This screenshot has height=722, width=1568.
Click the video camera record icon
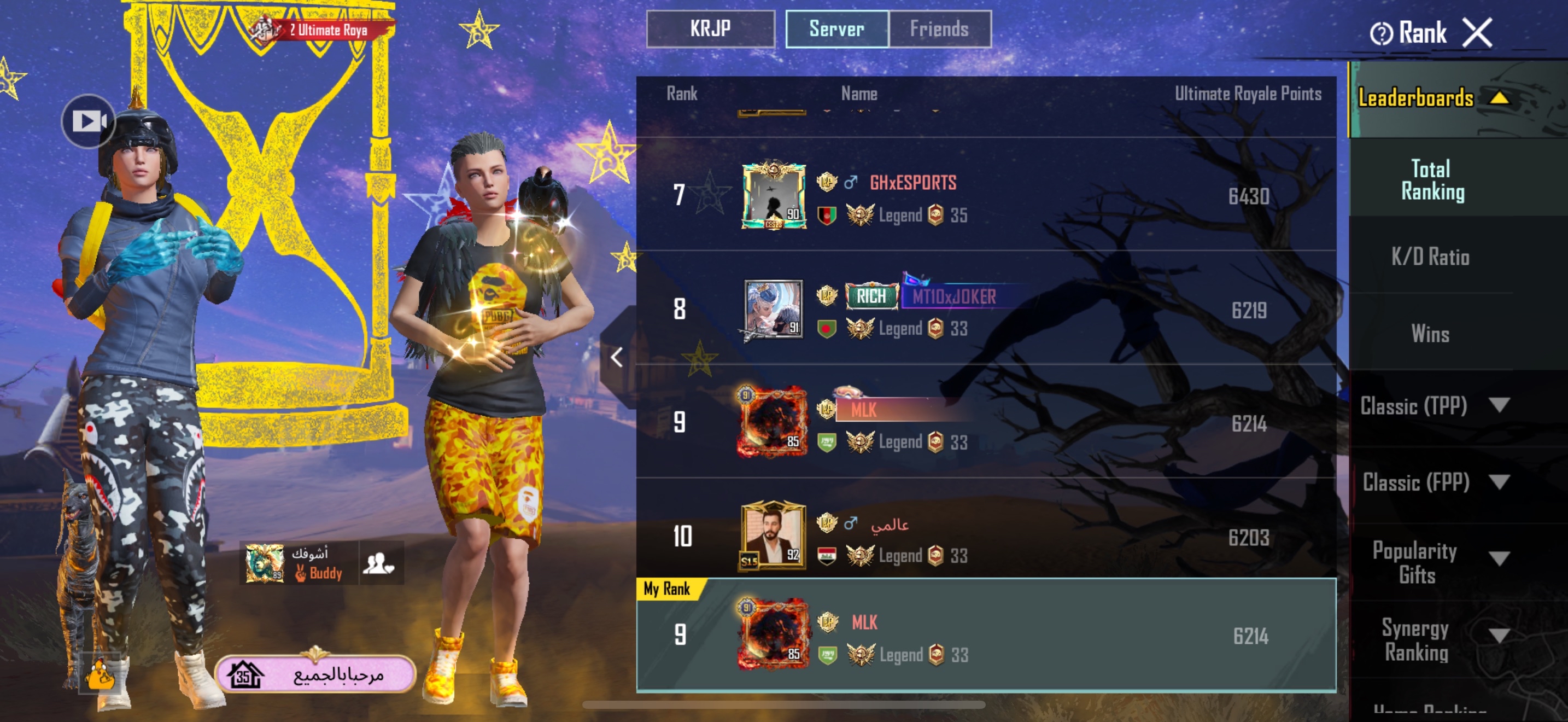coord(88,121)
